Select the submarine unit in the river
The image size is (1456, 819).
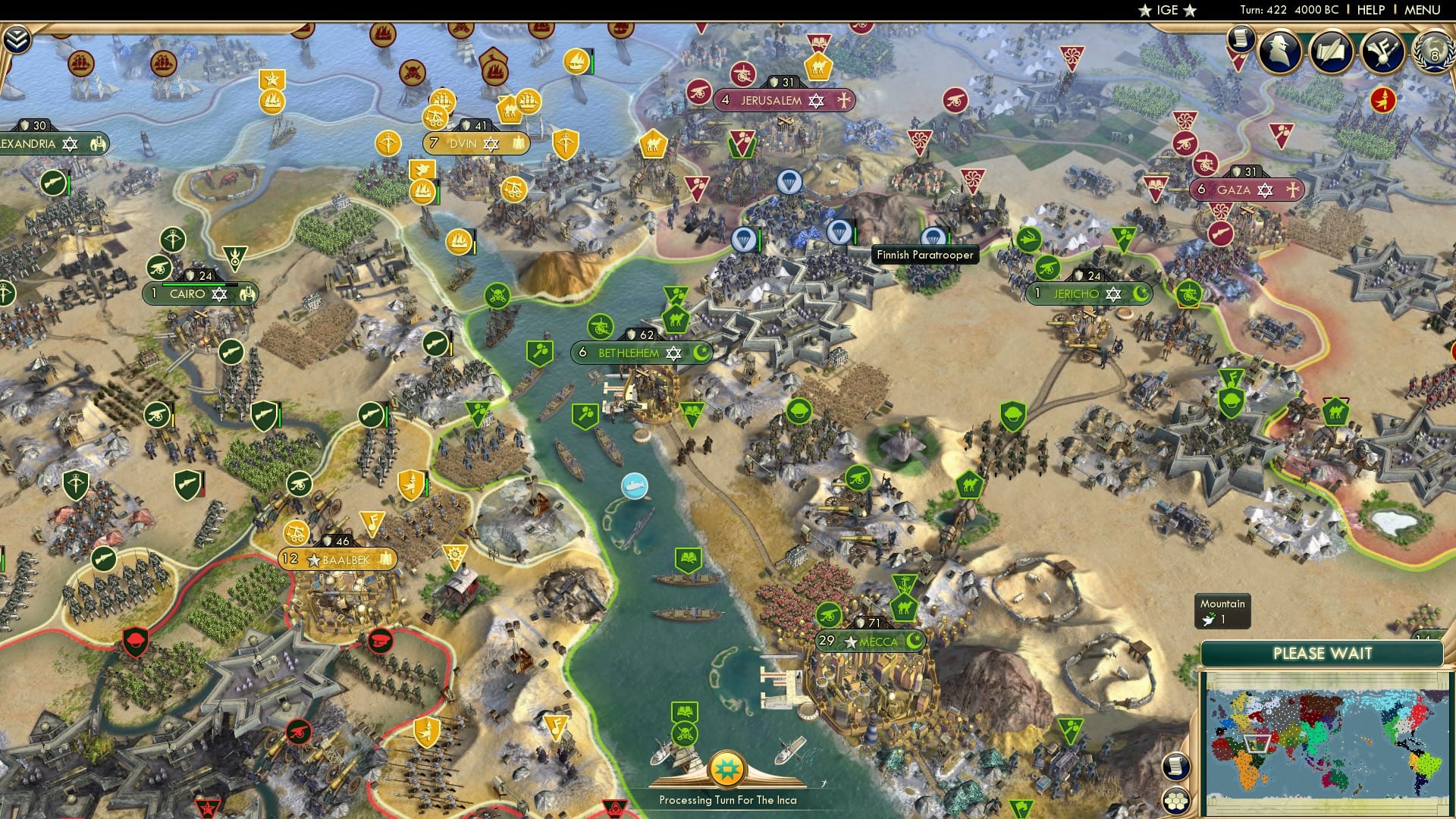(634, 486)
